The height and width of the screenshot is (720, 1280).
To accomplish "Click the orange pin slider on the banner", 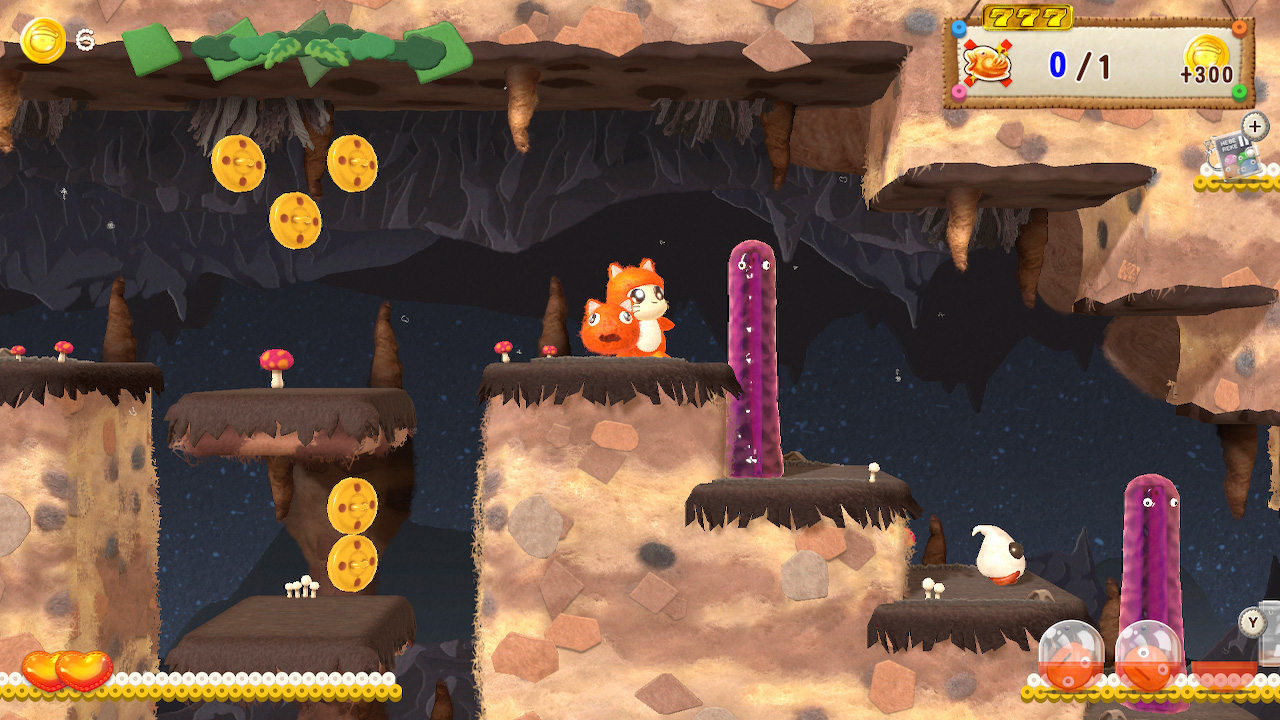I will click(x=1238, y=28).
